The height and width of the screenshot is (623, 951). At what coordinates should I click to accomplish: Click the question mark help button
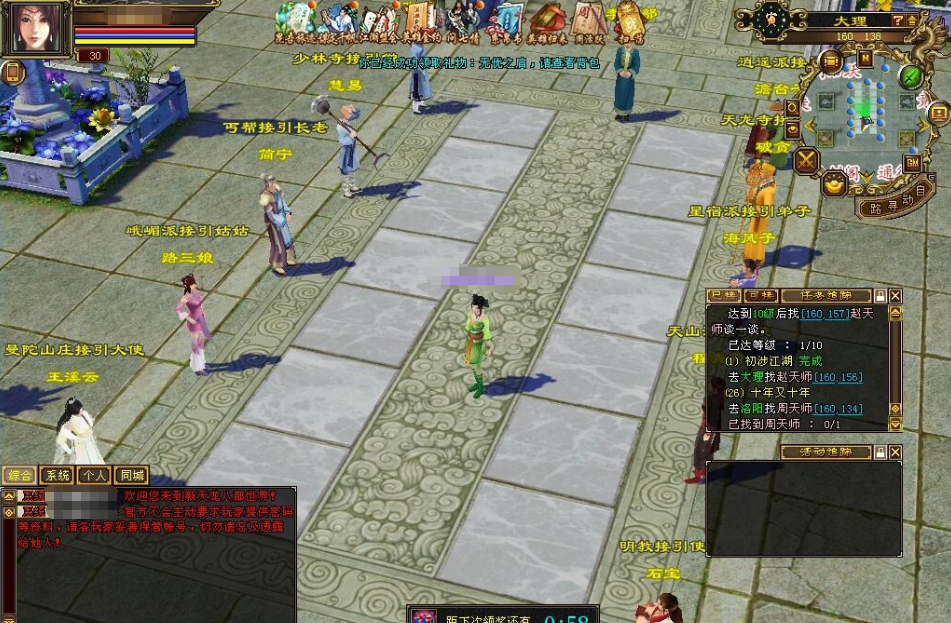[899, 20]
